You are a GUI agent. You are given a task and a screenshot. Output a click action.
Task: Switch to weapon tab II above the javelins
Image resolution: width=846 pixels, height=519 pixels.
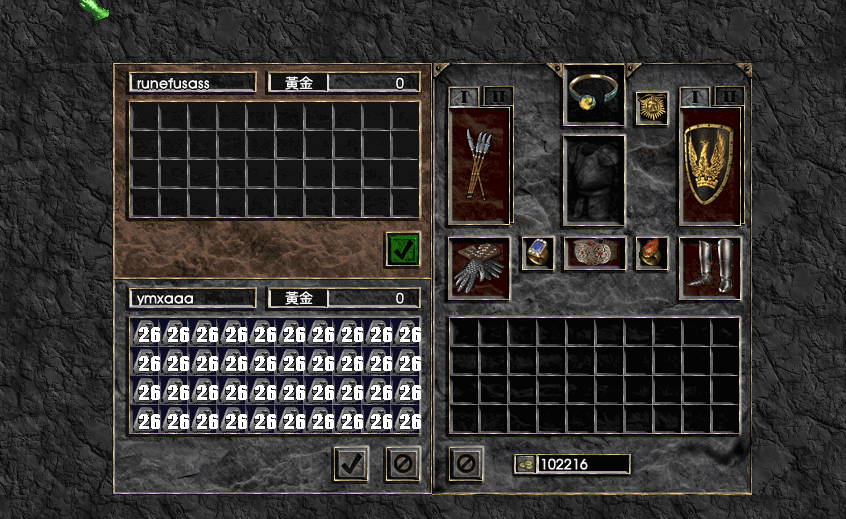(x=498, y=96)
